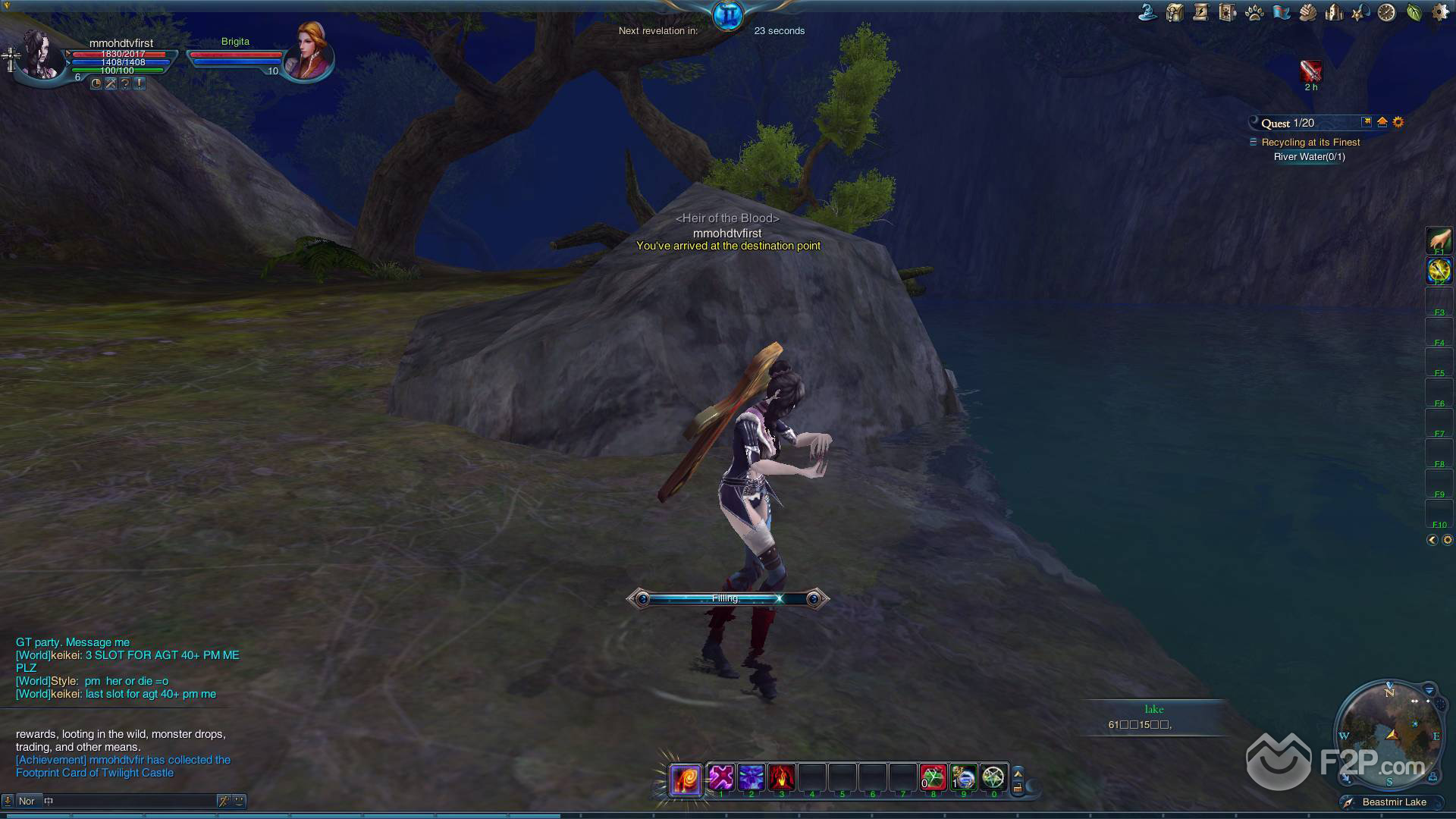Screen dimensions: 1456x819
Task: Use the green potion in slot 8
Action: (x=934, y=777)
